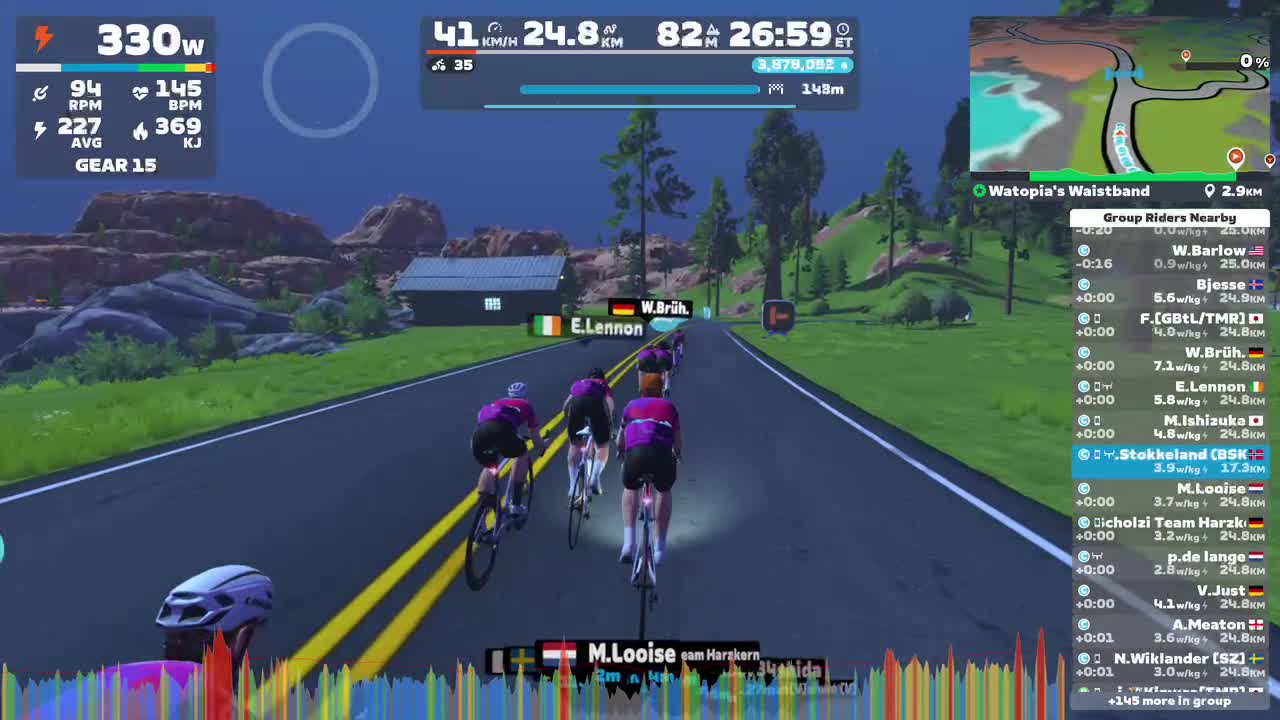
Task: Open the 0% gradient indicator on minimap
Action: (1253, 60)
